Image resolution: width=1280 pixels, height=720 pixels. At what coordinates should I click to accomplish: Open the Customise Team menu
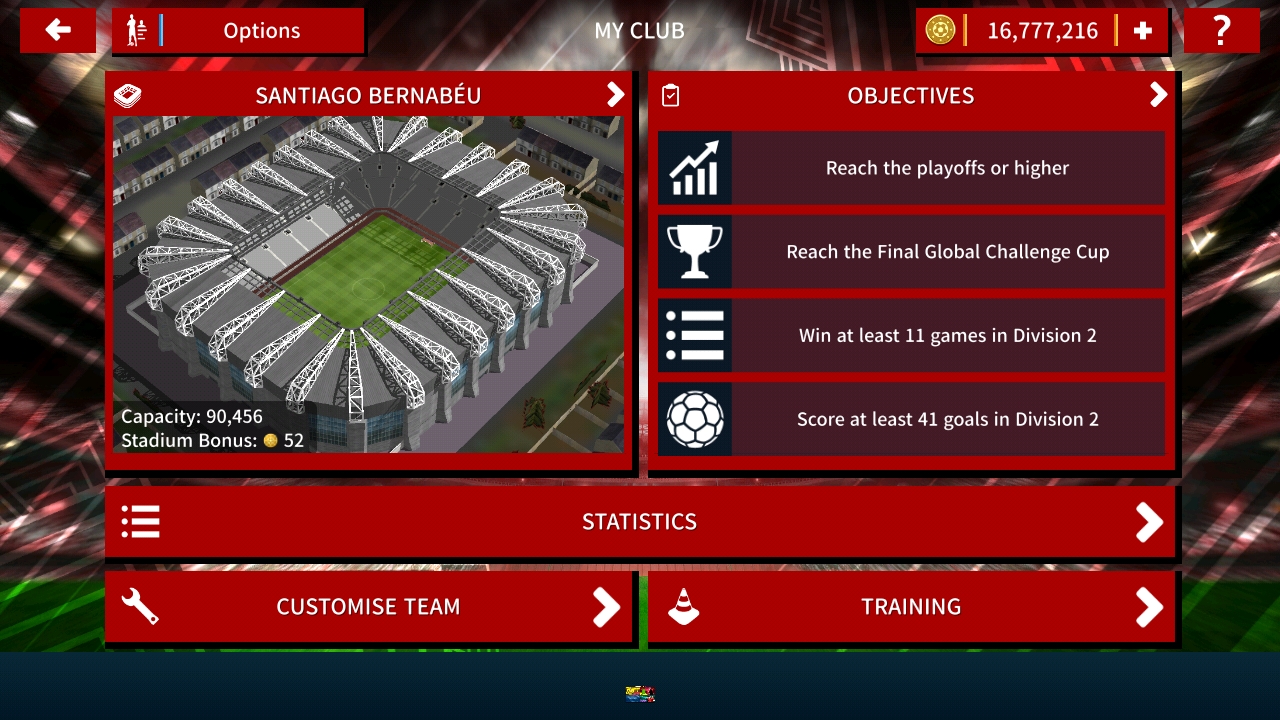(x=369, y=607)
